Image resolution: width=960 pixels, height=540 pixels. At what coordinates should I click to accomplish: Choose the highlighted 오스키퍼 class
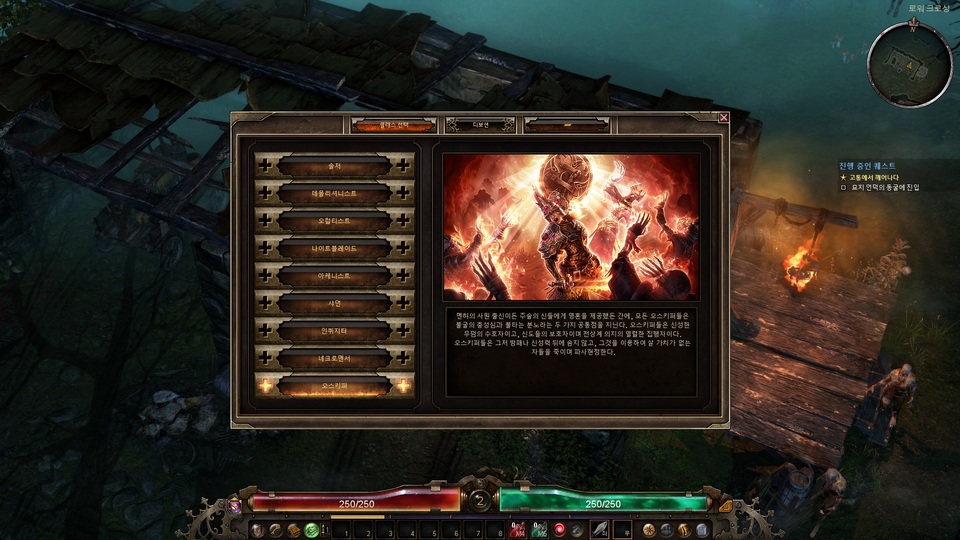click(334, 386)
